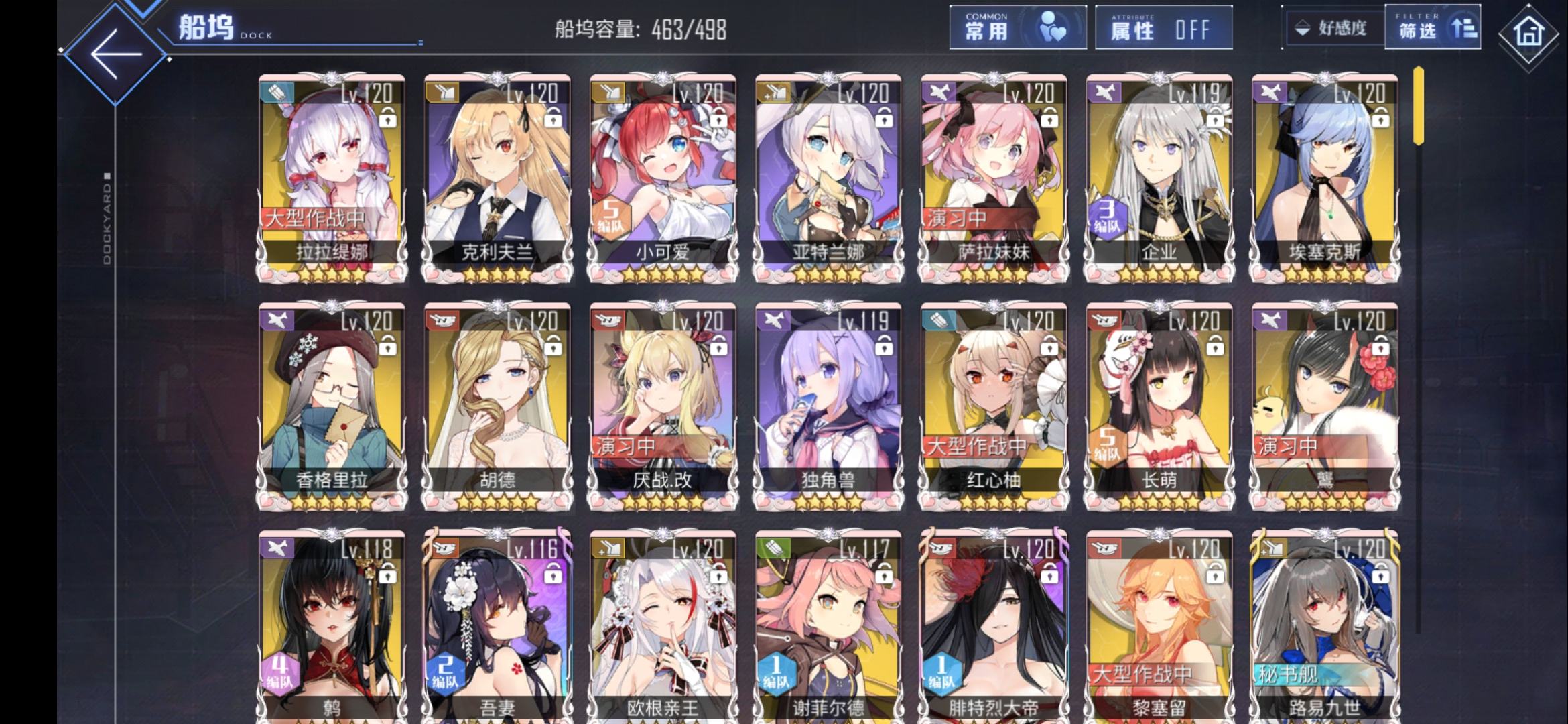This screenshot has height=724, width=1568.
Task: Go back using the arrow button
Action: click(116, 54)
